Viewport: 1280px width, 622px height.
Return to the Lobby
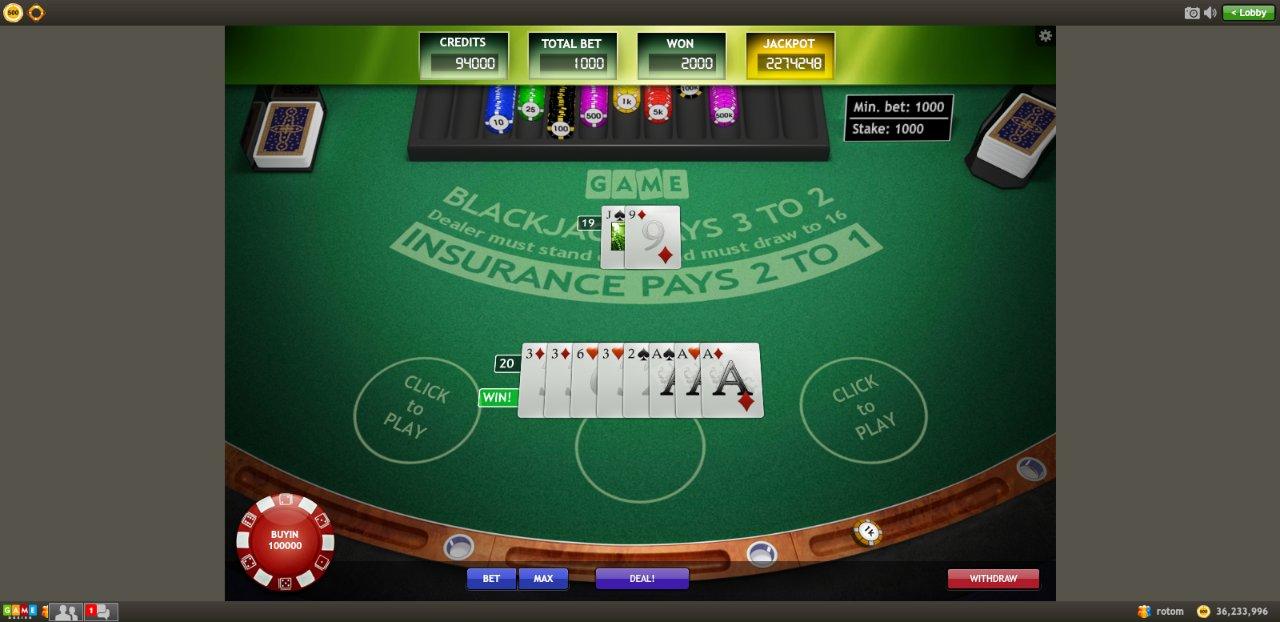(1249, 12)
